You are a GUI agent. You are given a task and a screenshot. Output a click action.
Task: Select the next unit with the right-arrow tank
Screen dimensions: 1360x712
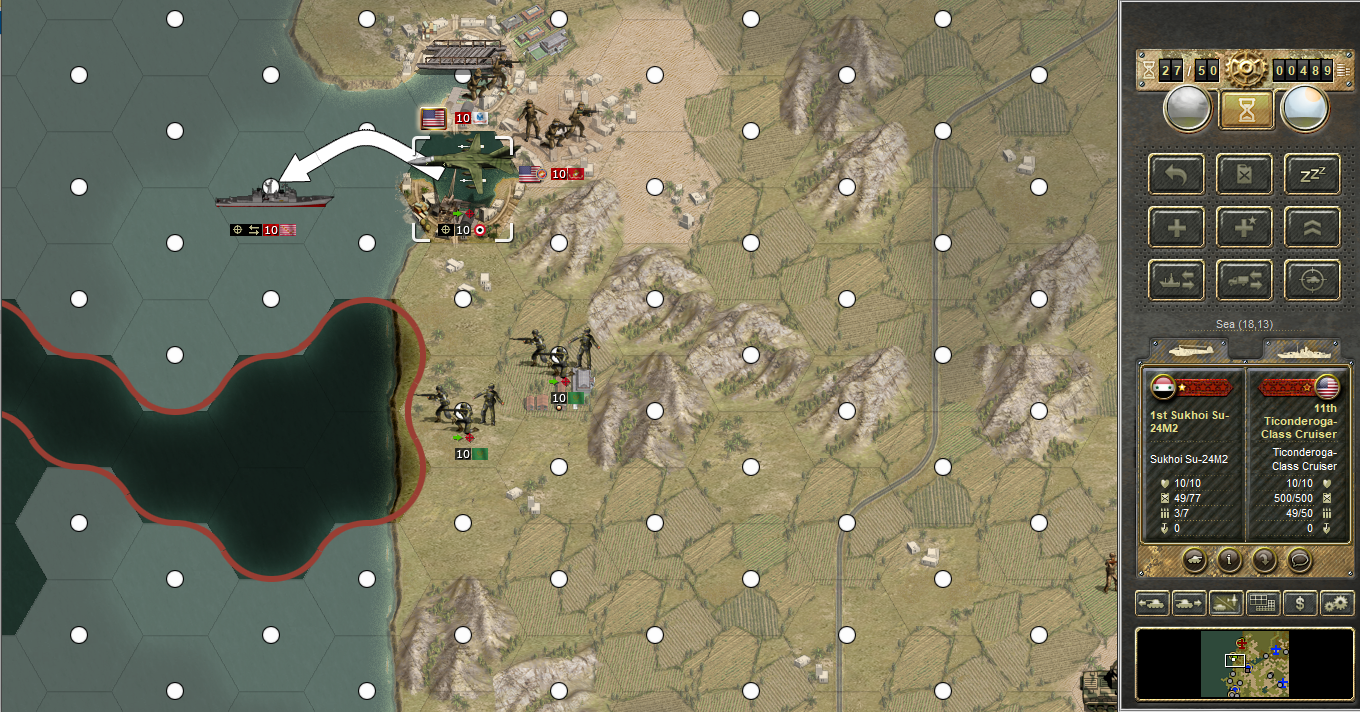coord(1190,603)
